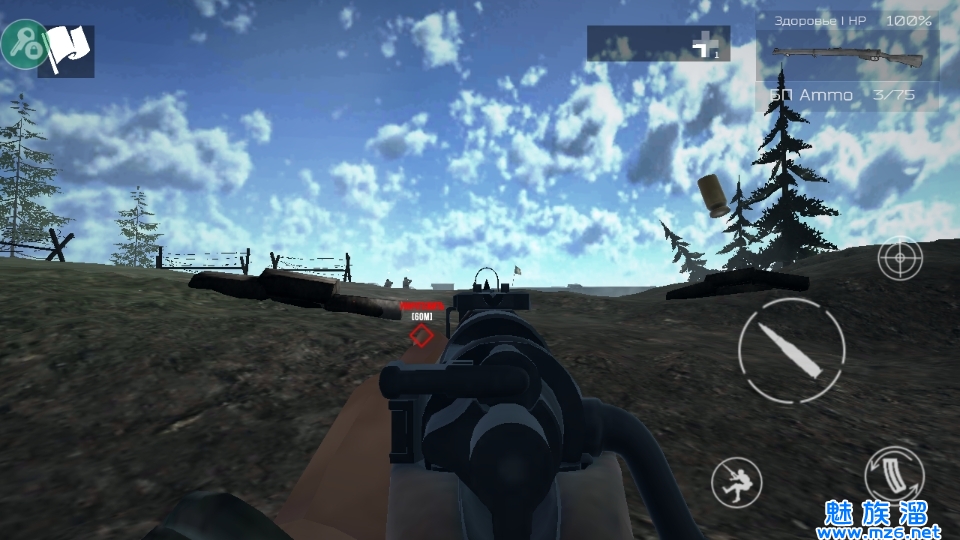This screenshot has width=960, height=540.
Task: Activate the kneeling soldier stance button
Action: (736, 484)
